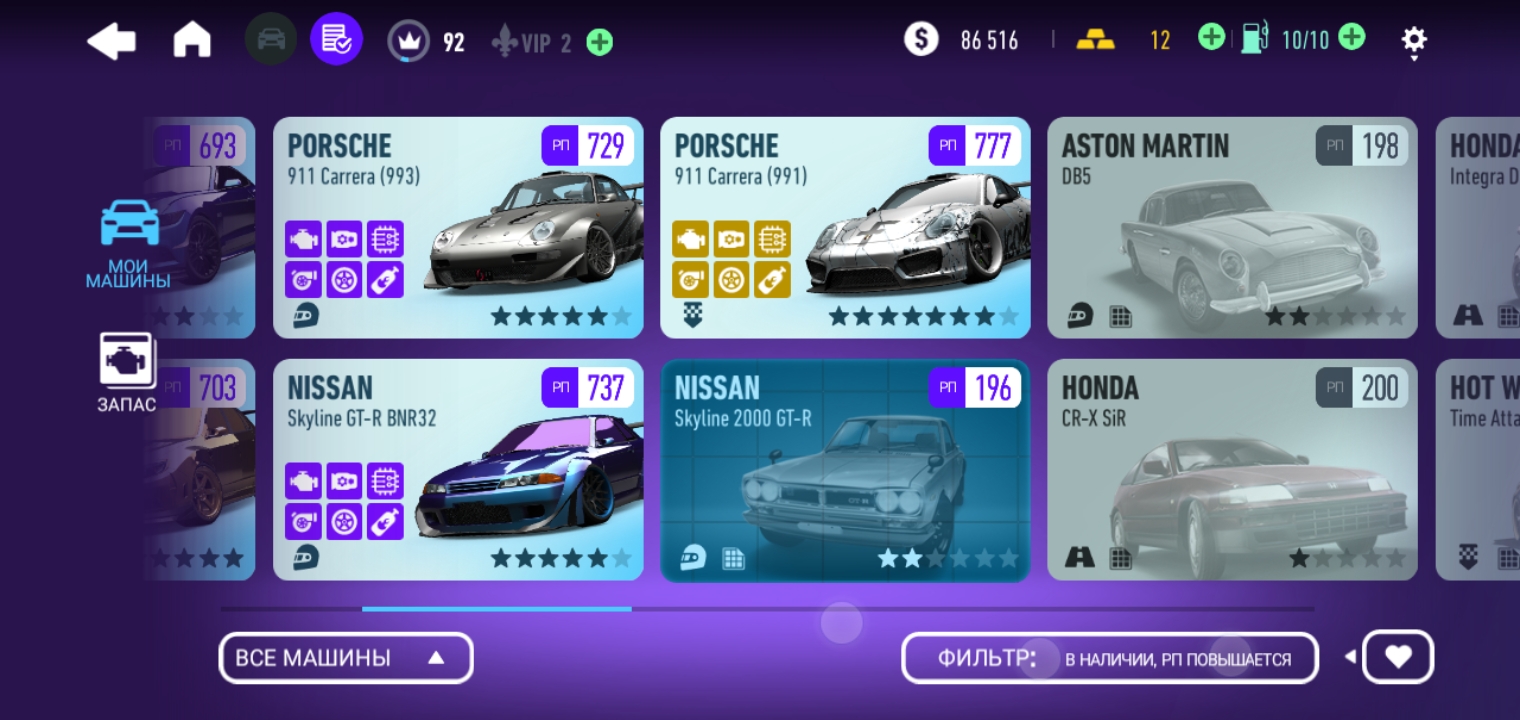This screenshot has height=720, width=1520.
Task: Open the settings gear
Action: [x=1413, y=41]
